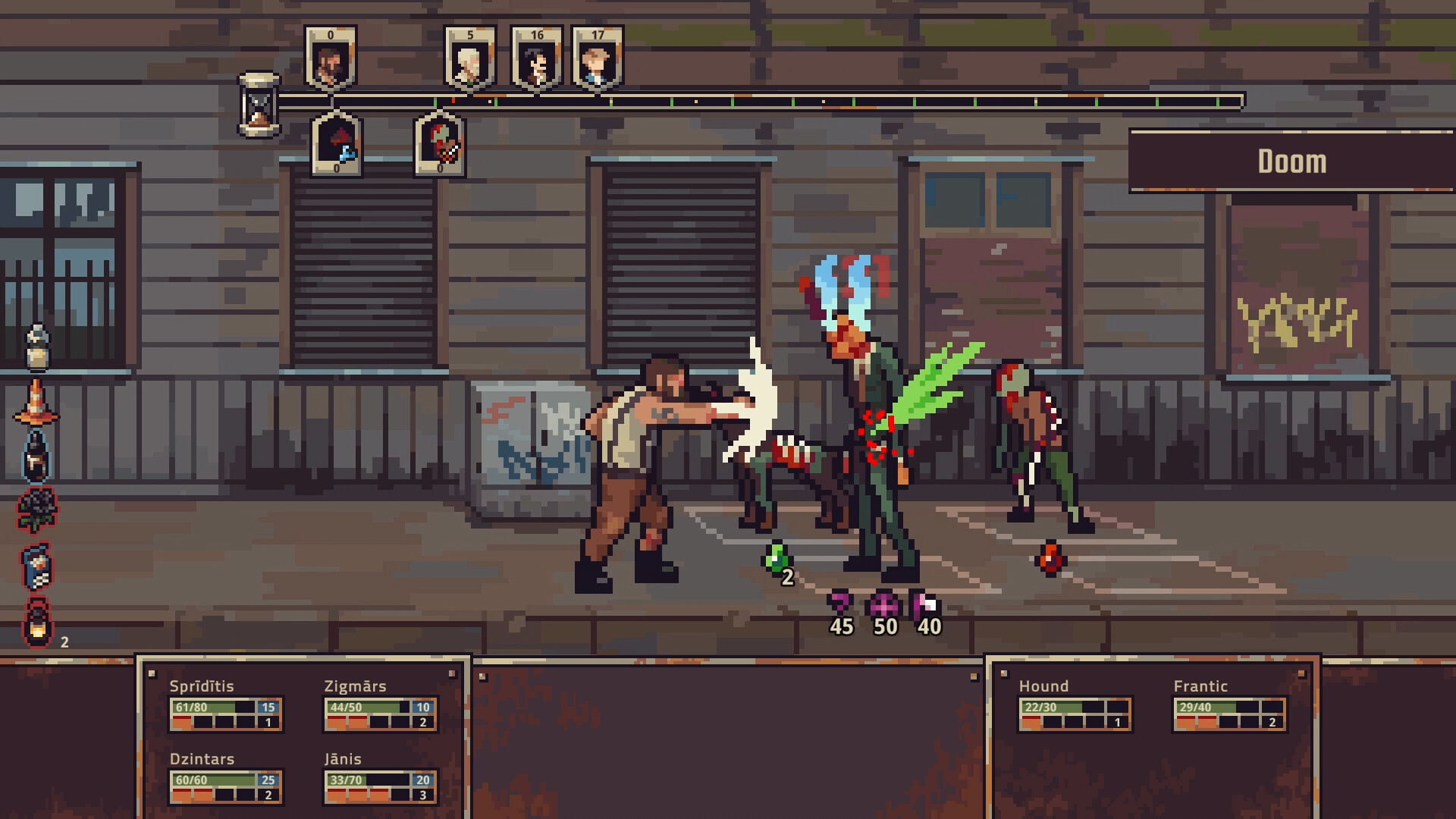
Task: Select the lantern item icon in the left sidebar
Action: tap(36, 622)
